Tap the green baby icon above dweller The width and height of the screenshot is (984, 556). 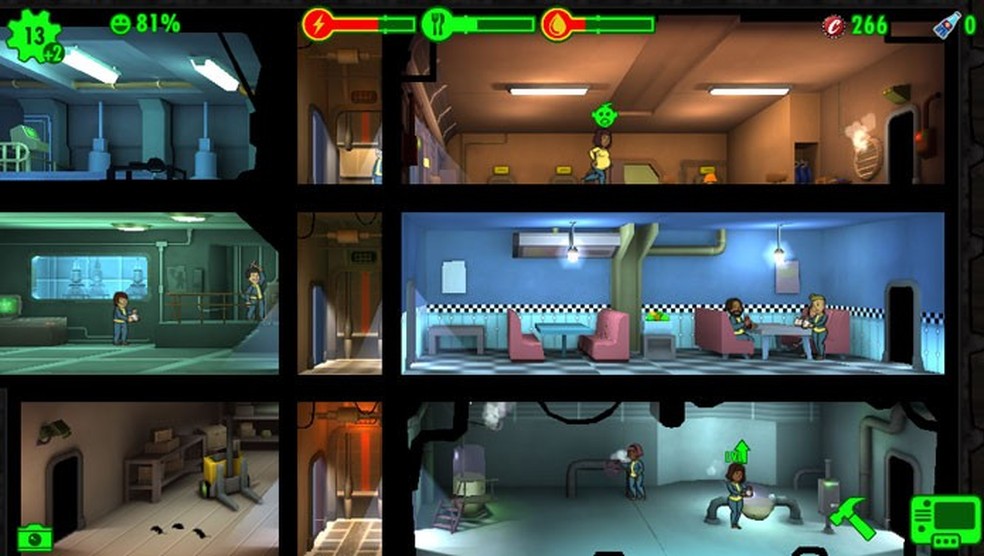point(603,115)
